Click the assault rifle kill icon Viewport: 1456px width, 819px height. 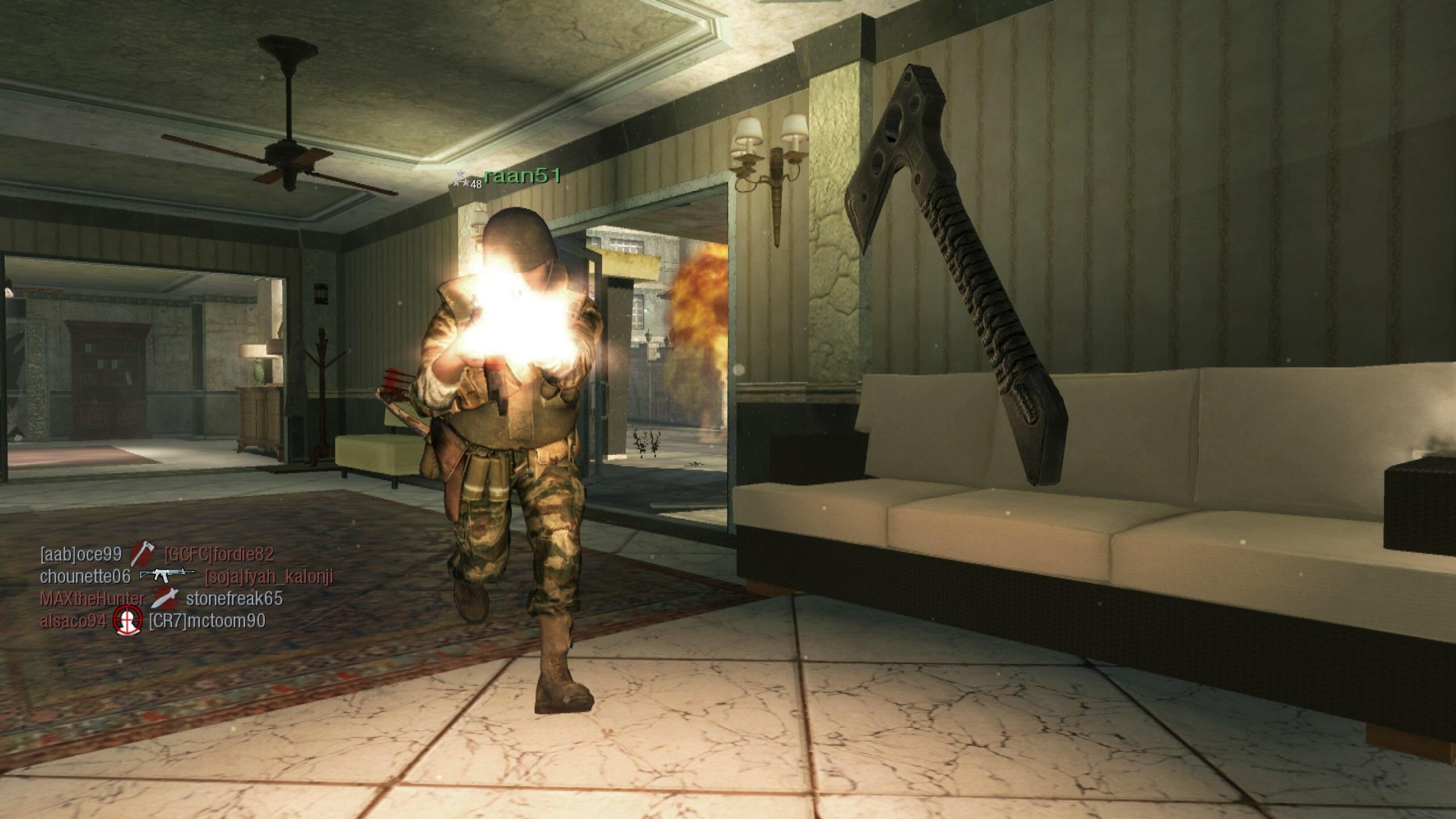(x=167, y=575)
